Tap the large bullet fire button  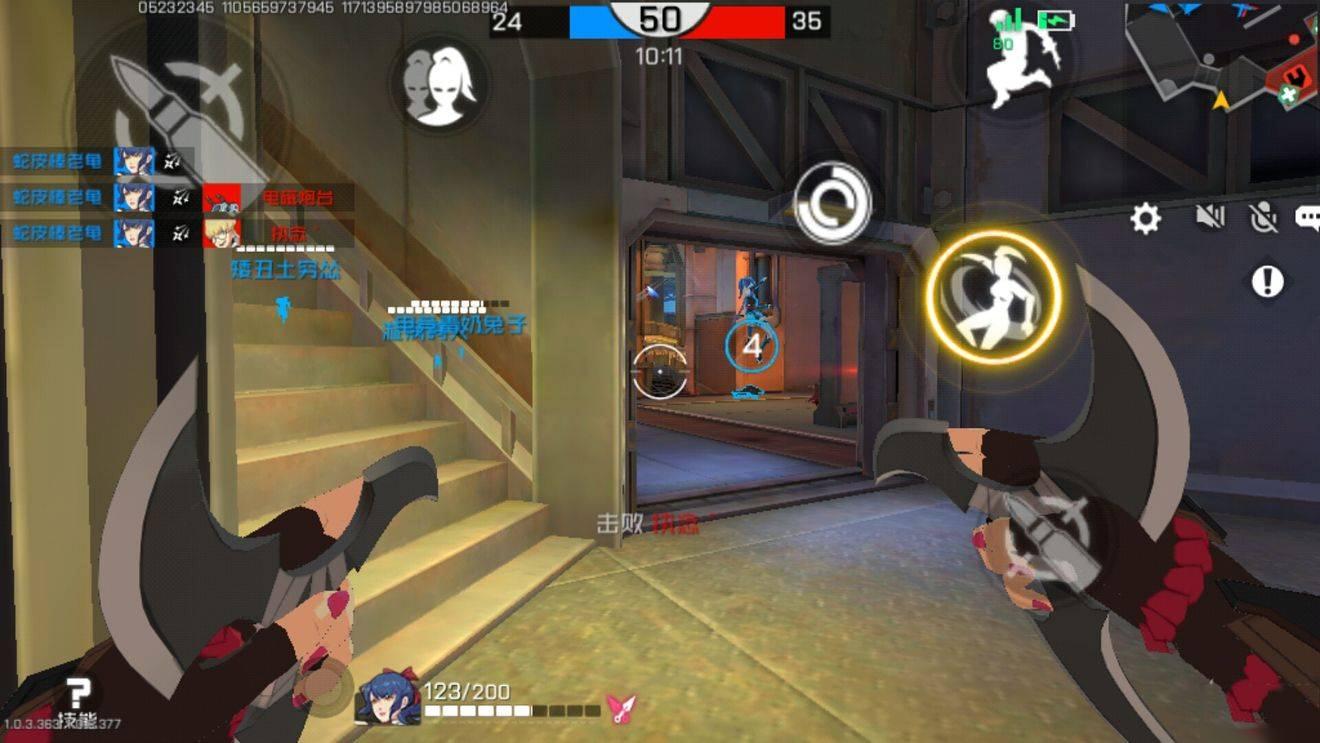pos(178,108)
